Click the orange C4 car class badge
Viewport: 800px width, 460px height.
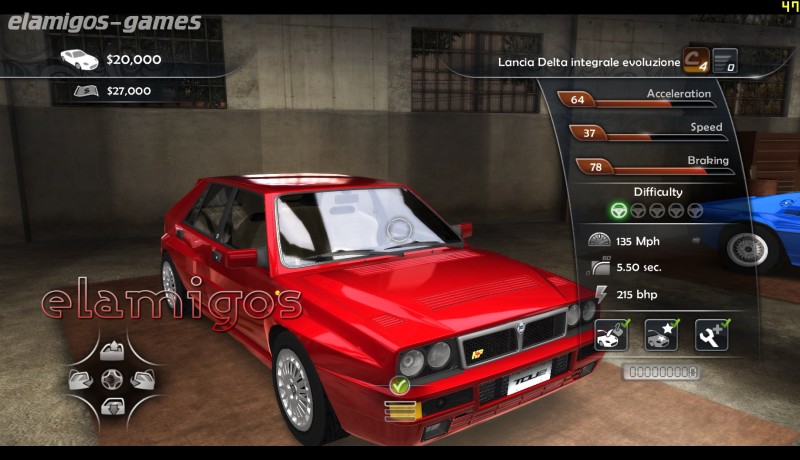pyautogui.click(x=696, y=61)
